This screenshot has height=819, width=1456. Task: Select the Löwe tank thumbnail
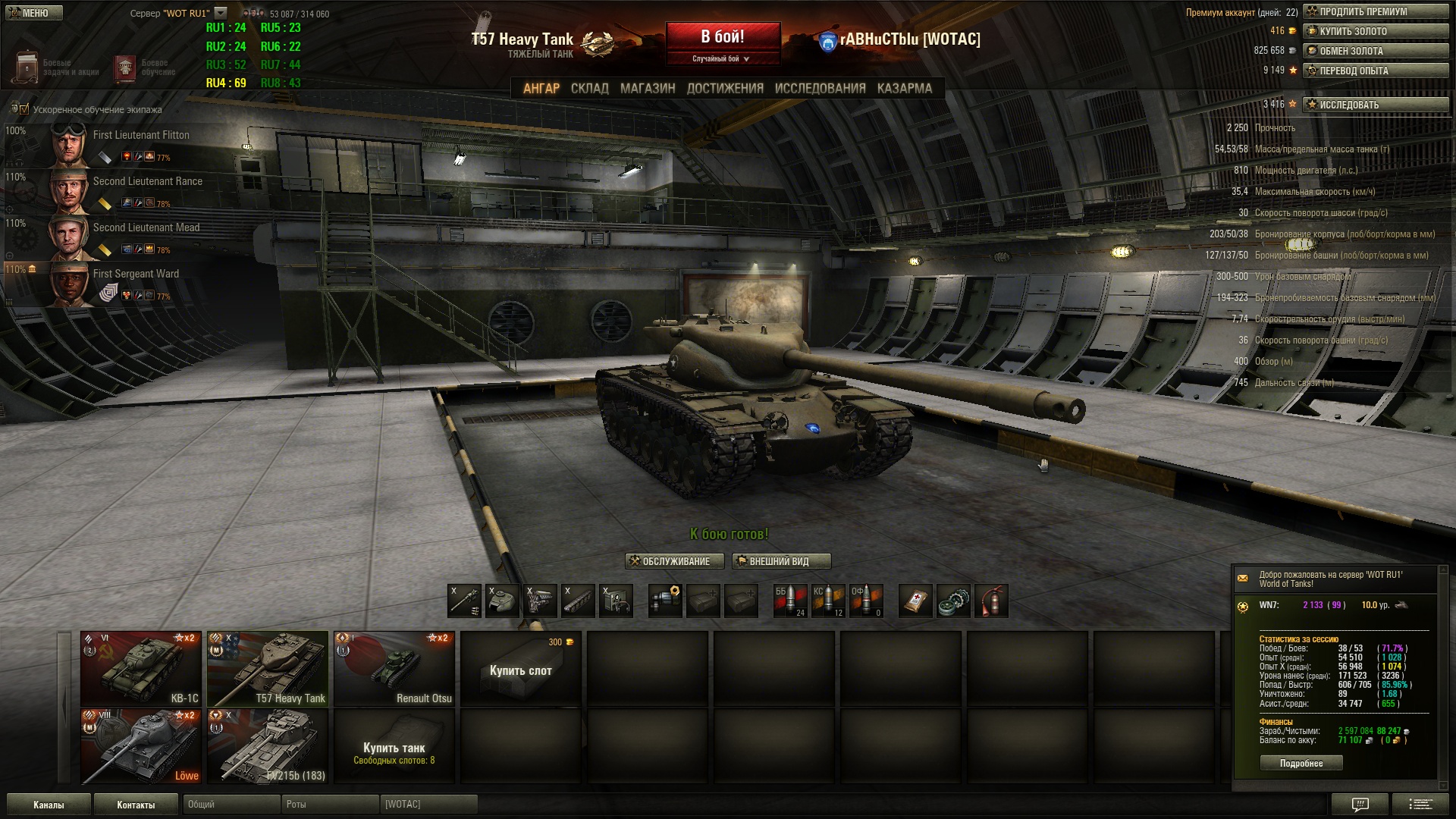[x=141, y=745]
